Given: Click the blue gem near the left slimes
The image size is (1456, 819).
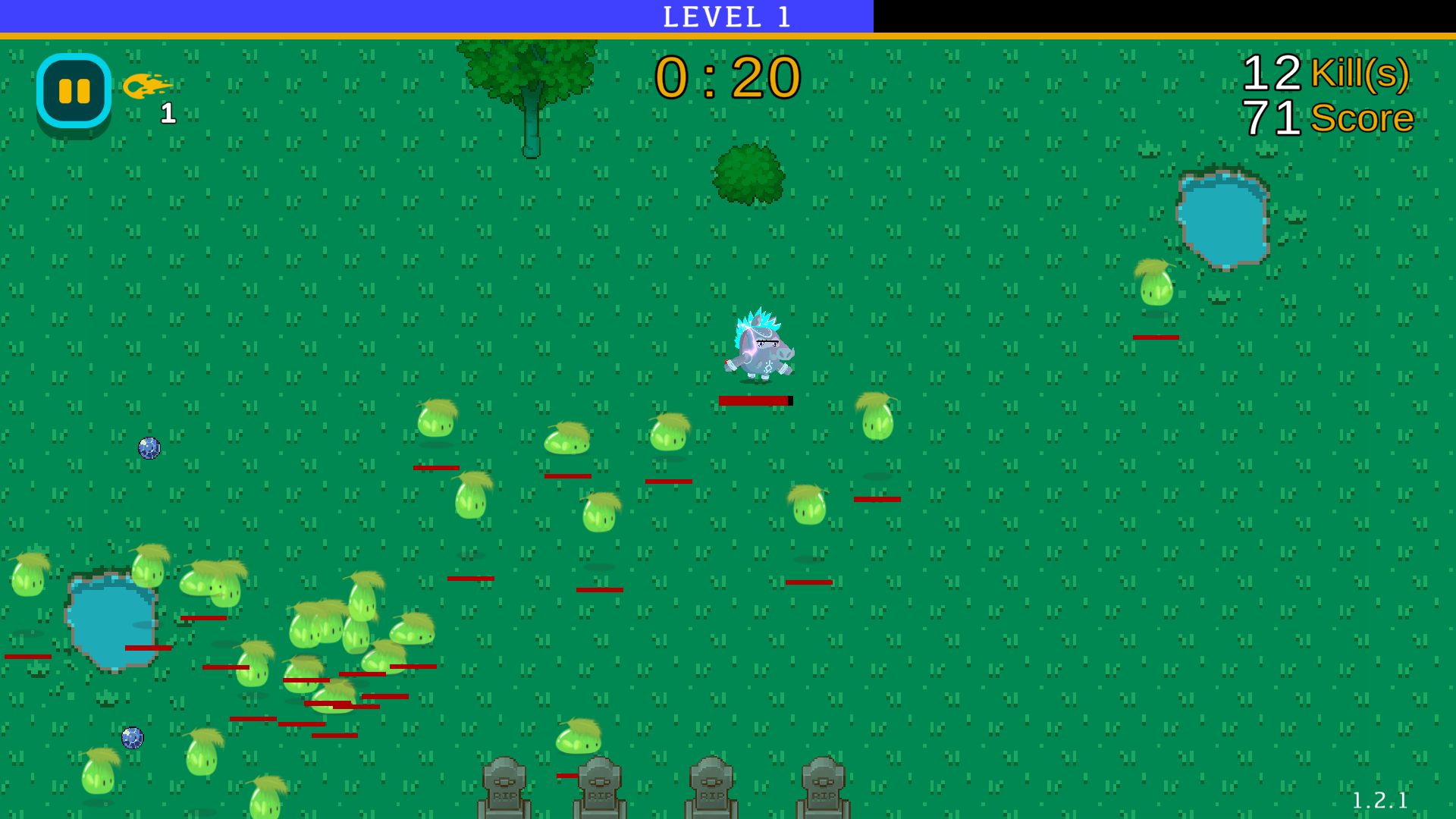Looking at the screenshot, I should click(149, 447).
